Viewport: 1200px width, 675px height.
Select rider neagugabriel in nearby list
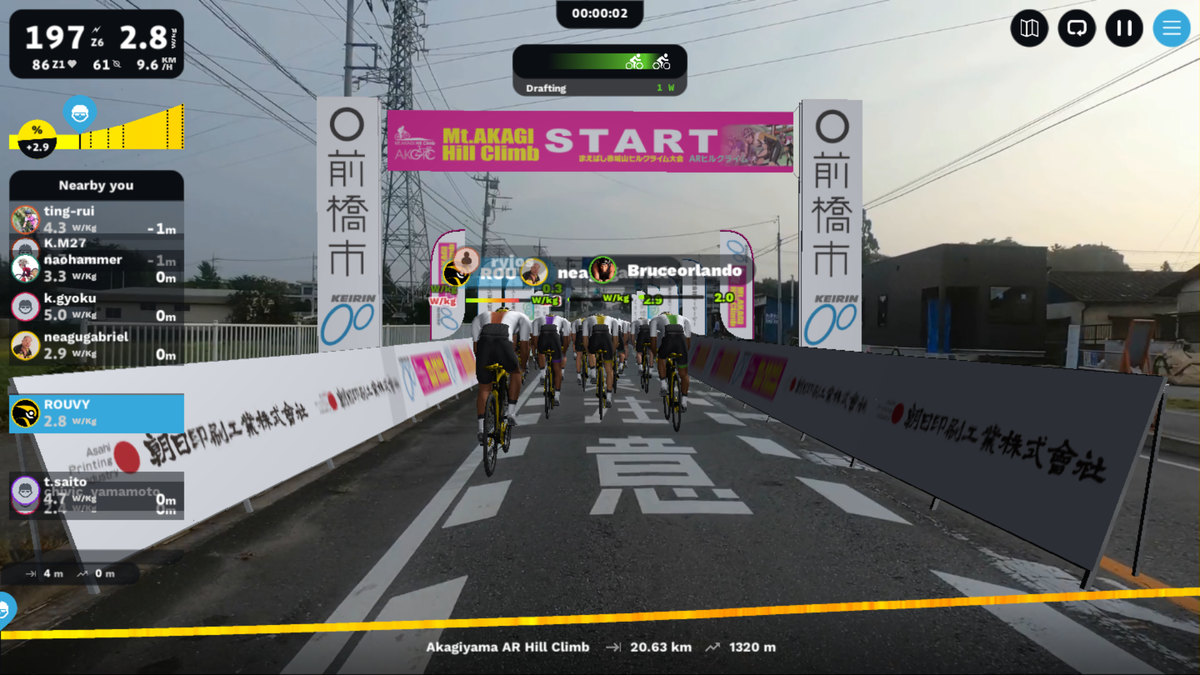pyautogui.click(x=96, y=345)
